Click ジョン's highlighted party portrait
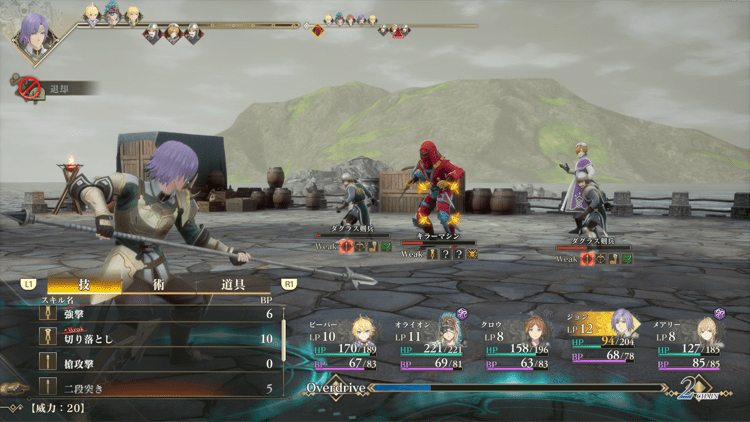The image size is (750, 422). [620, 326]
